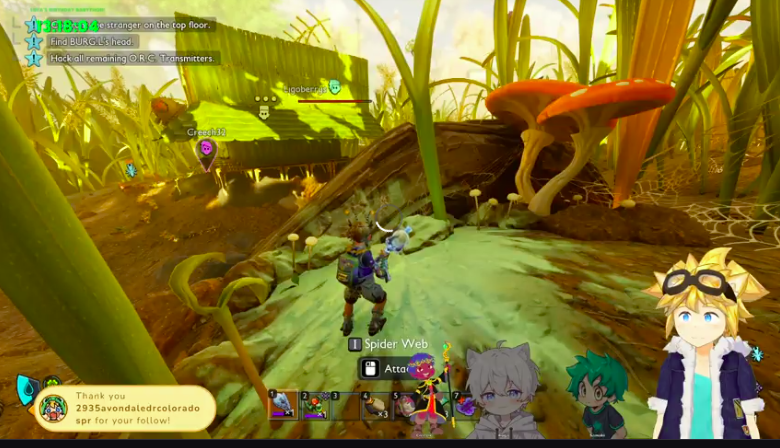Viewport: 780px width, 448px height.
Task: Select hotbar slot 1 axe tool
Action: coord(282,405)
